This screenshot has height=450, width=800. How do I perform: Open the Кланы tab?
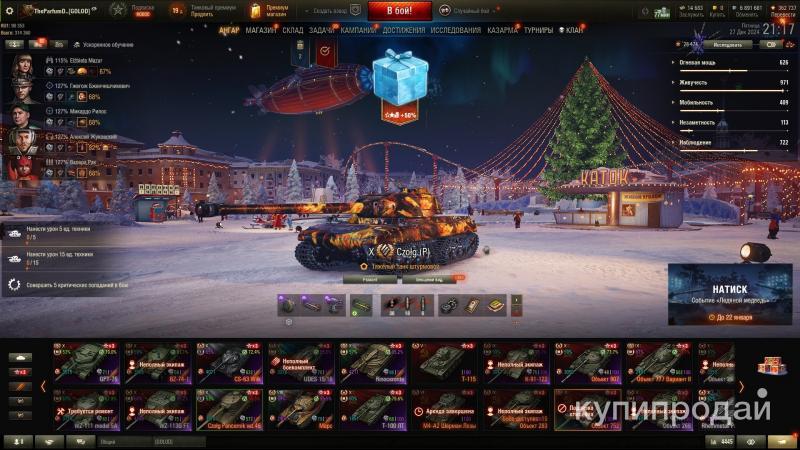[571, 30]
